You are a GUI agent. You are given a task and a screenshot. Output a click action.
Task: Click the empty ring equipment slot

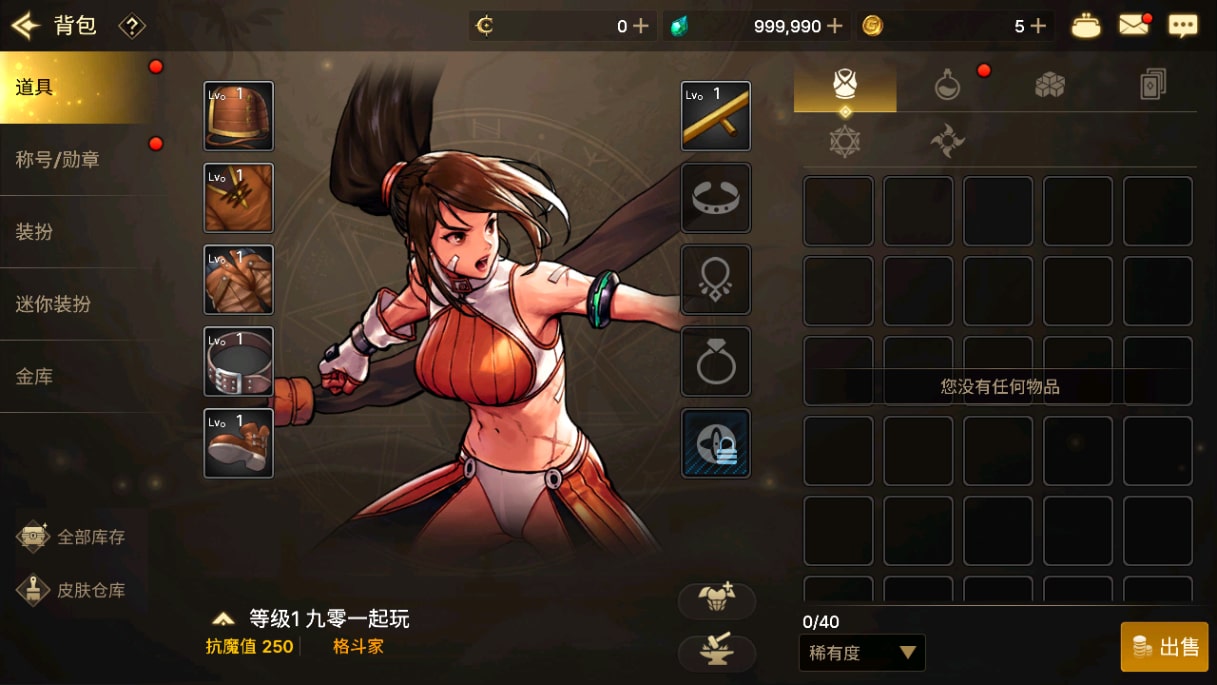716,361
